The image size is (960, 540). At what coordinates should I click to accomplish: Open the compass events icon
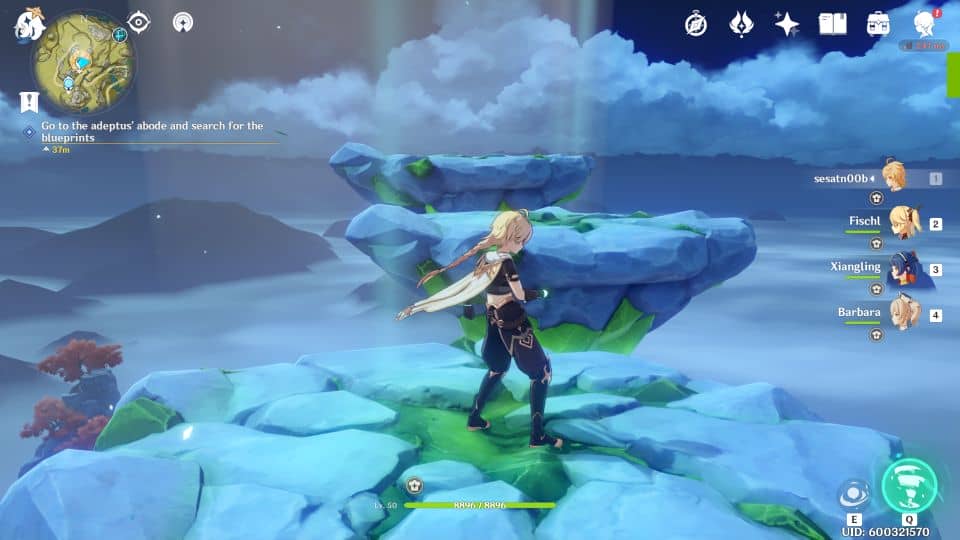(696, 24)
